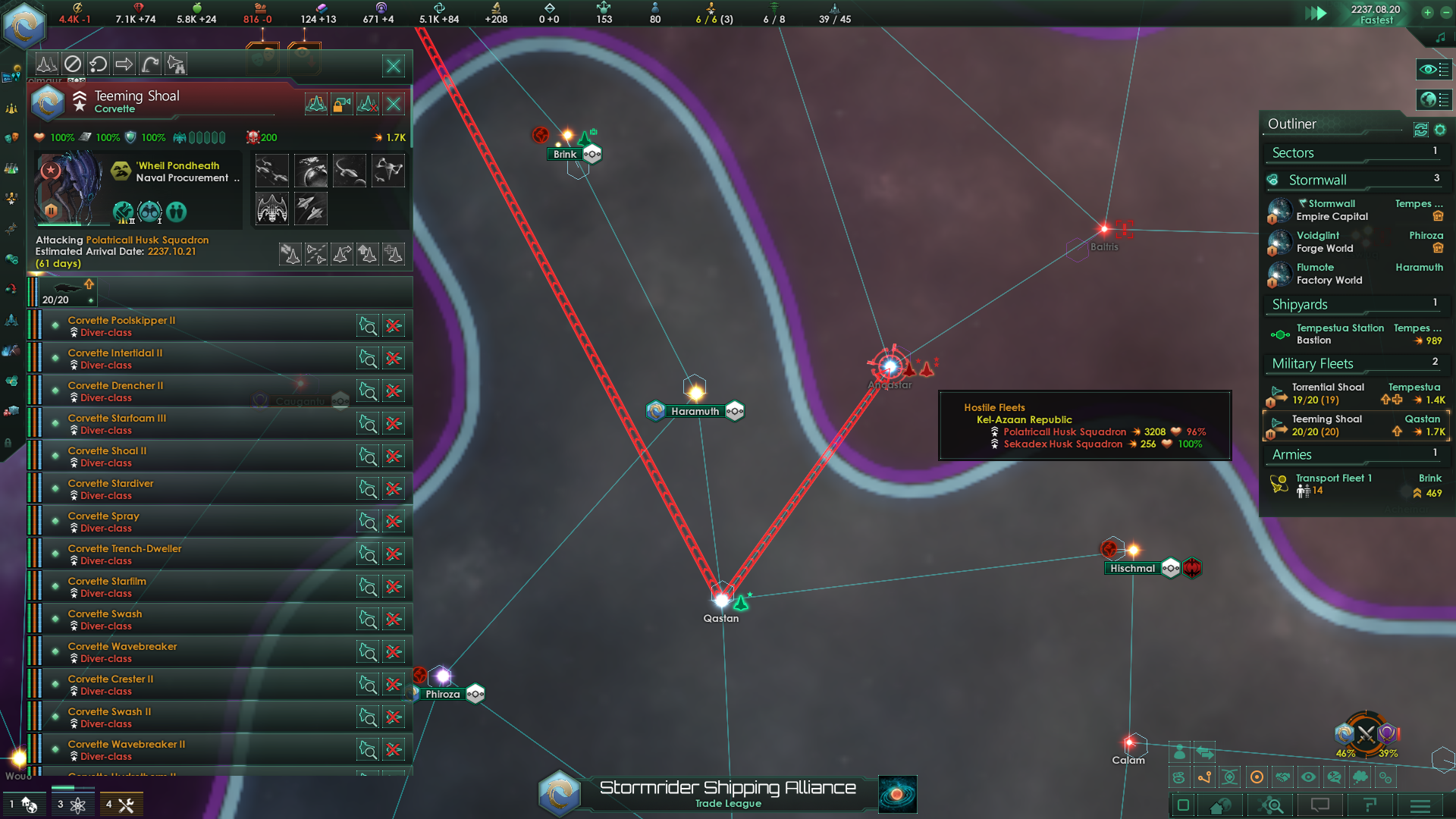The width and height of the screenshot is (1456, 819).
Task: Pause leader 'Wheil Pondheath via portrait pause icon
Action: tap(51, 210)
